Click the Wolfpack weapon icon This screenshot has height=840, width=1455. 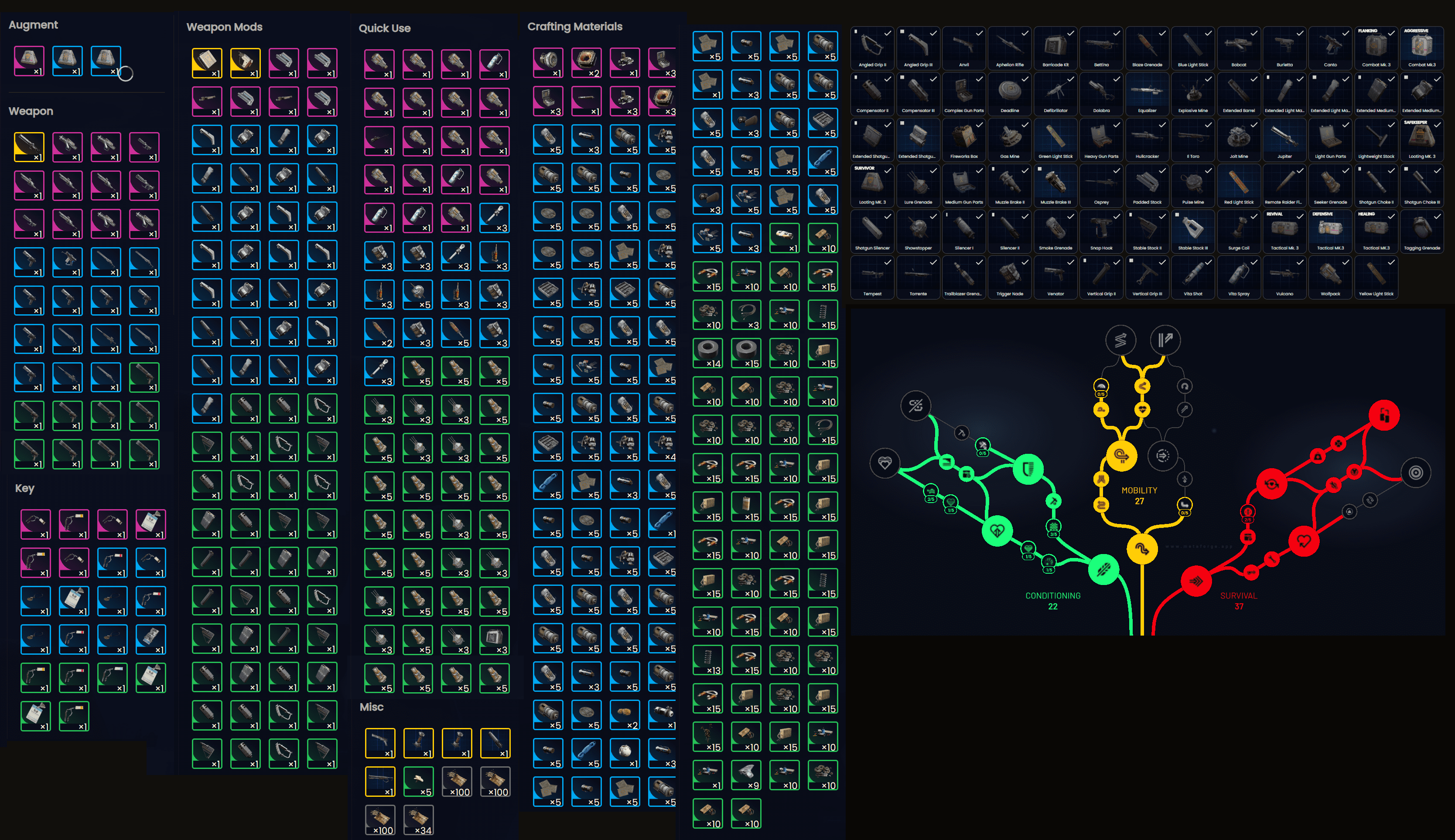1330,275
